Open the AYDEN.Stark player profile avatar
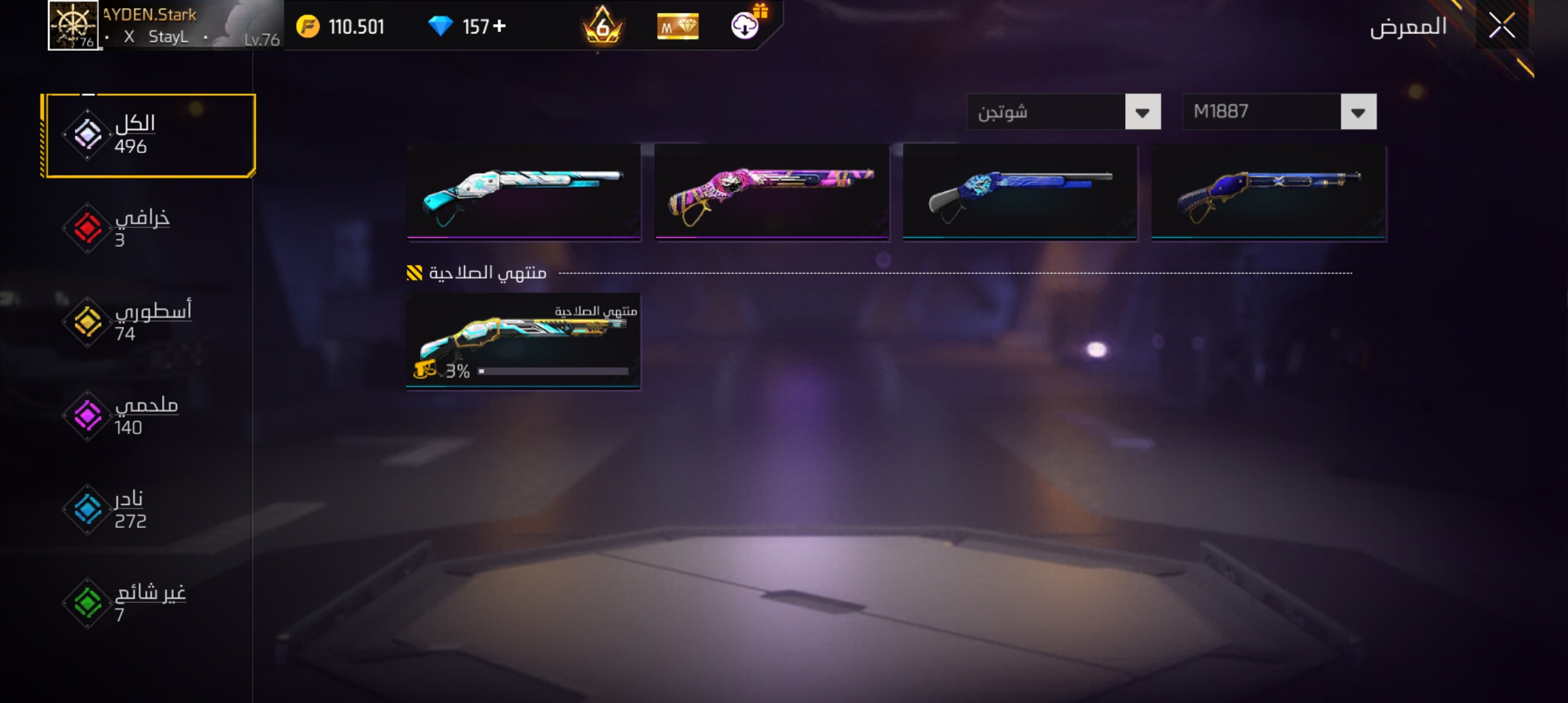This screenshot has width=1568, height=703. [x=73, y=25]
